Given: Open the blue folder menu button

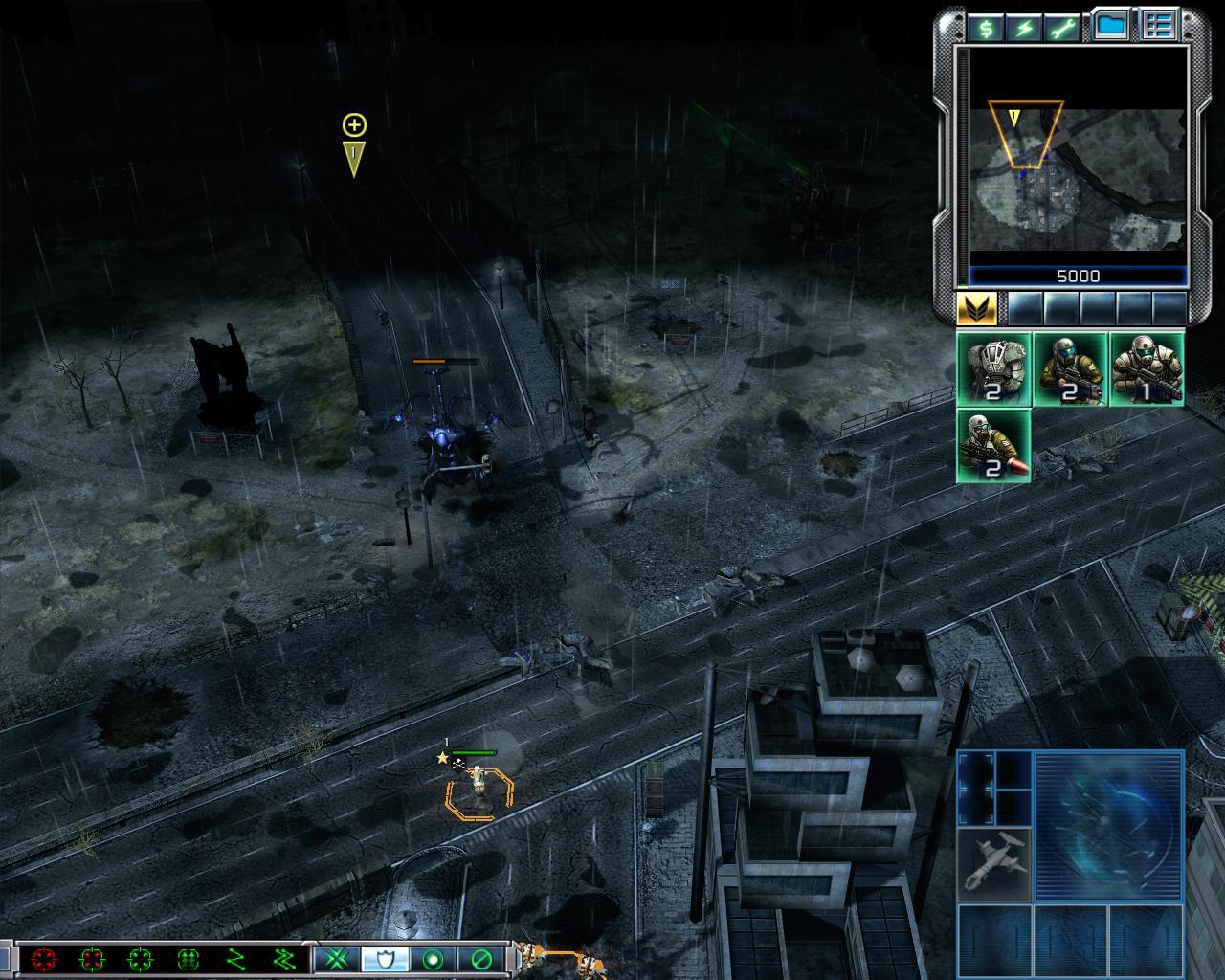Looking at the screenshot, I should (x=1110, y=27).
